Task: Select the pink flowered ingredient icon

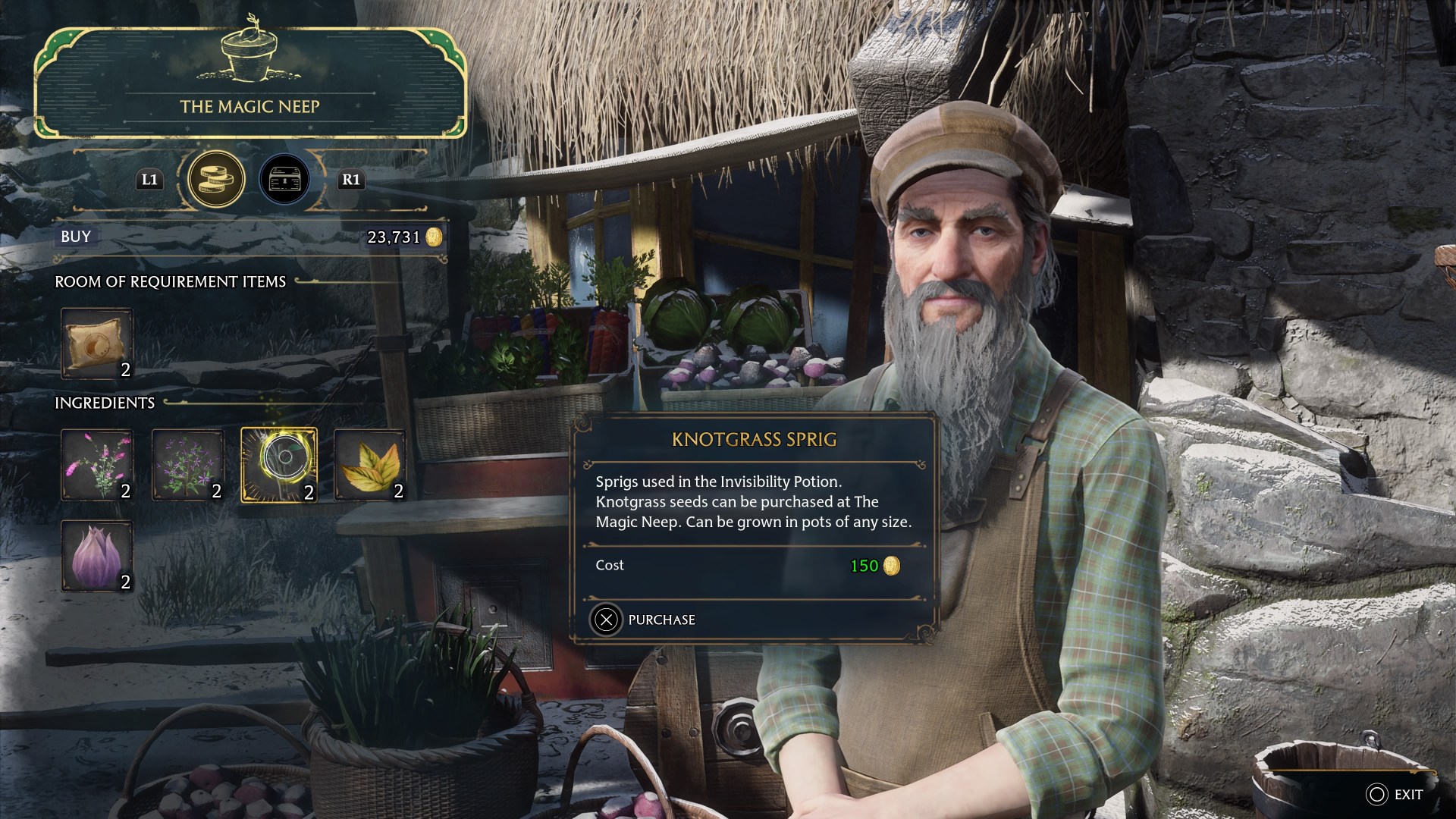Action: [x=97, y=464]
